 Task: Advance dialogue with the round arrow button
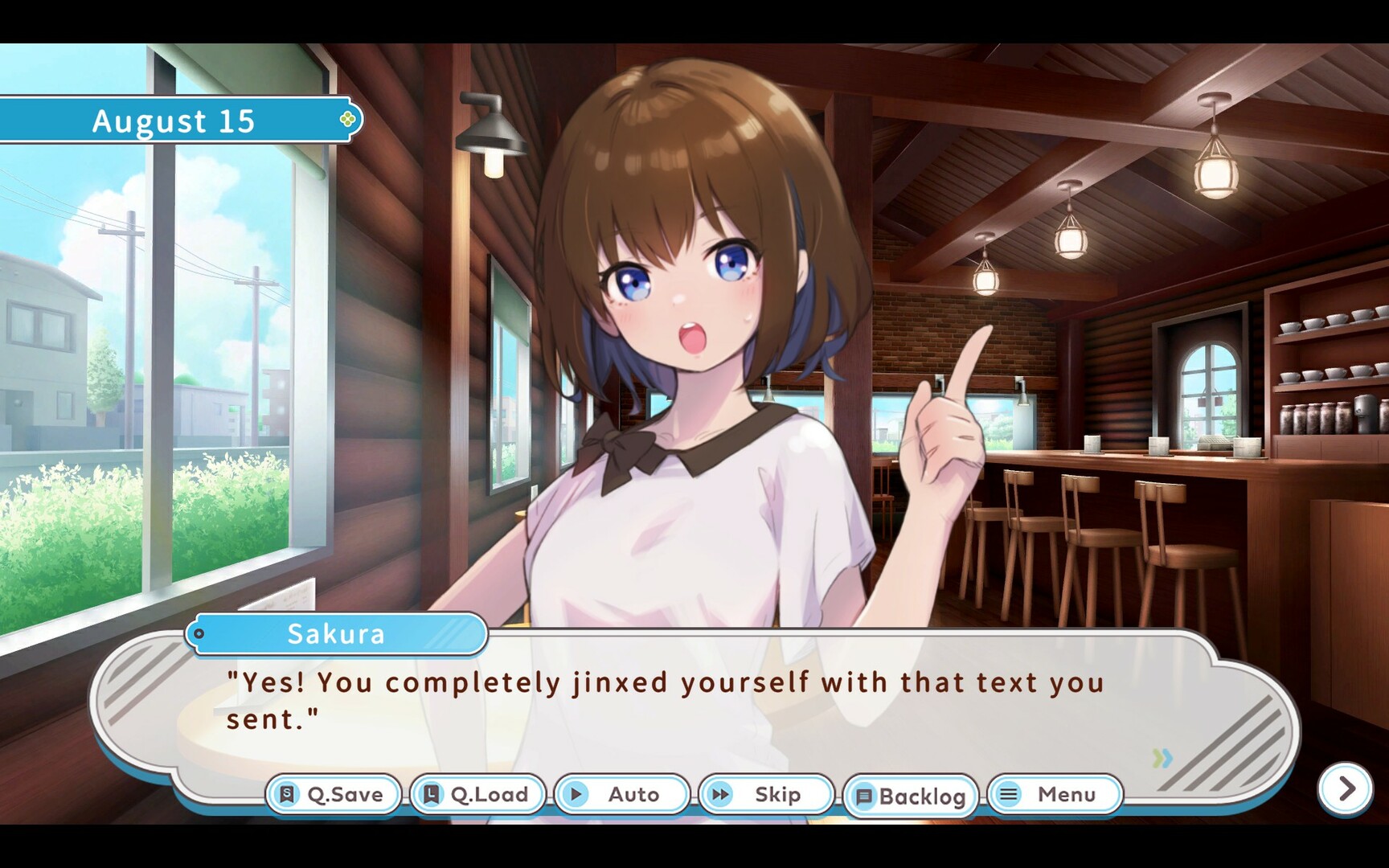[x=1346, y=789]
